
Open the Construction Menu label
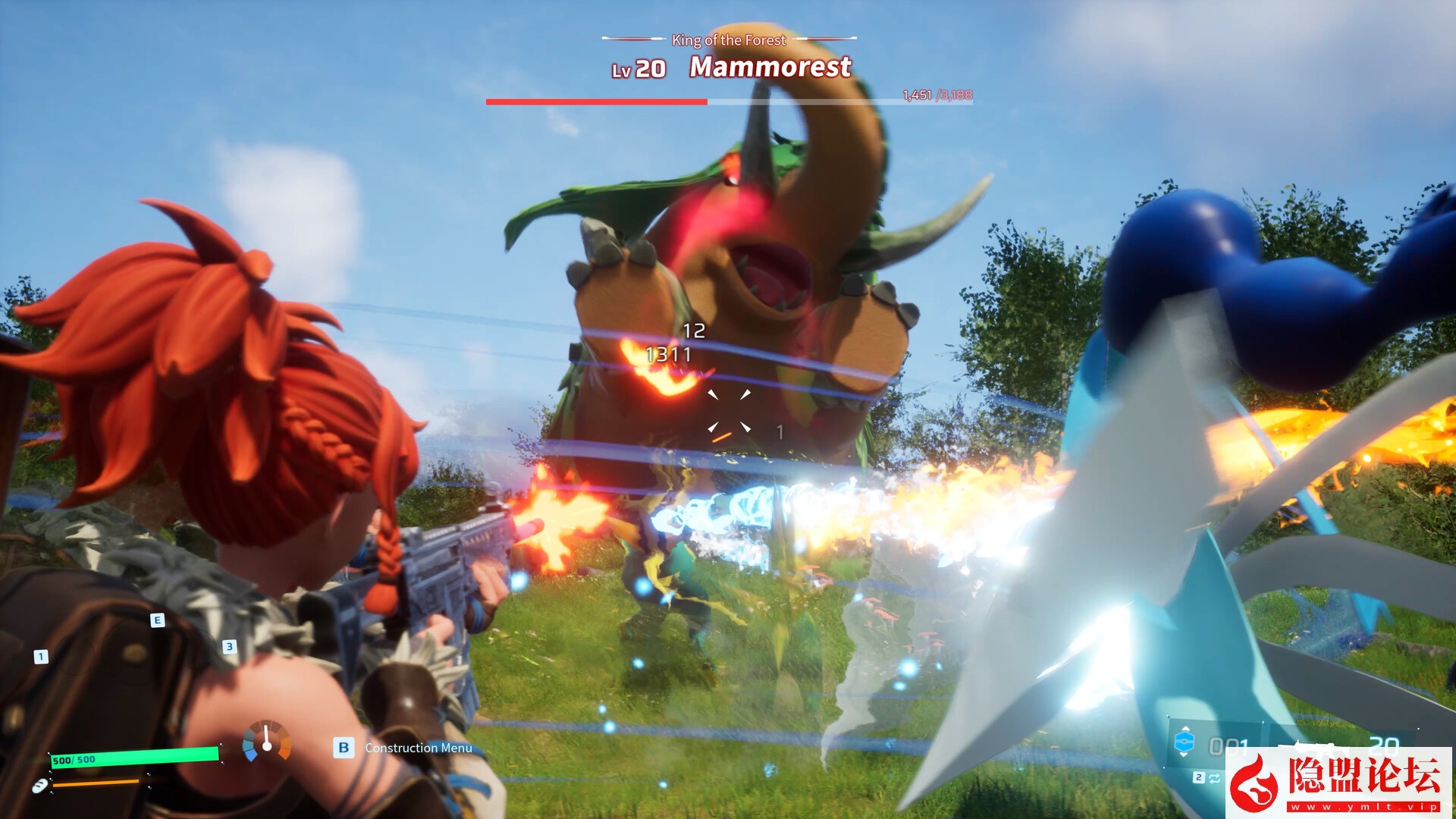click(418, 748)
